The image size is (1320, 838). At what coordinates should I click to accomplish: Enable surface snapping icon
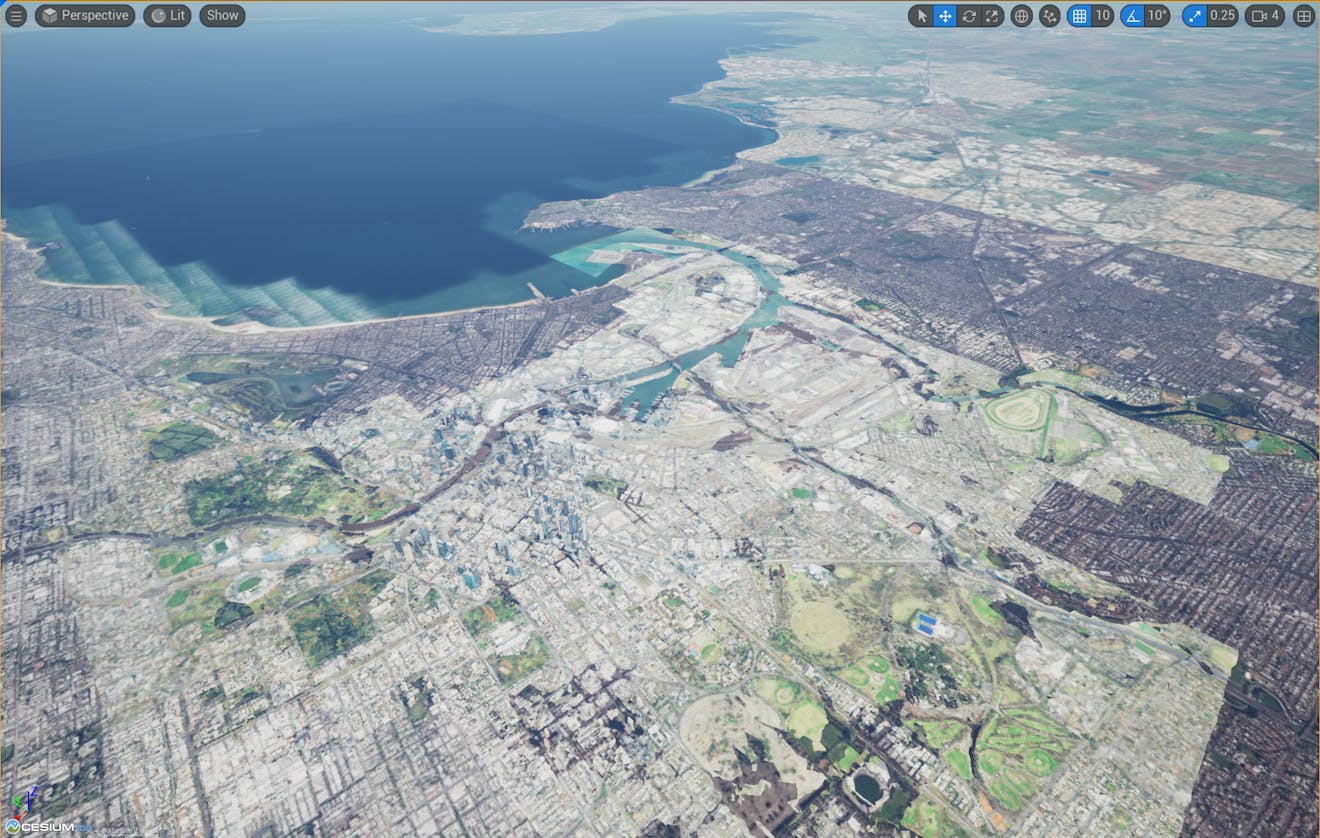[x=1048, y=15]
